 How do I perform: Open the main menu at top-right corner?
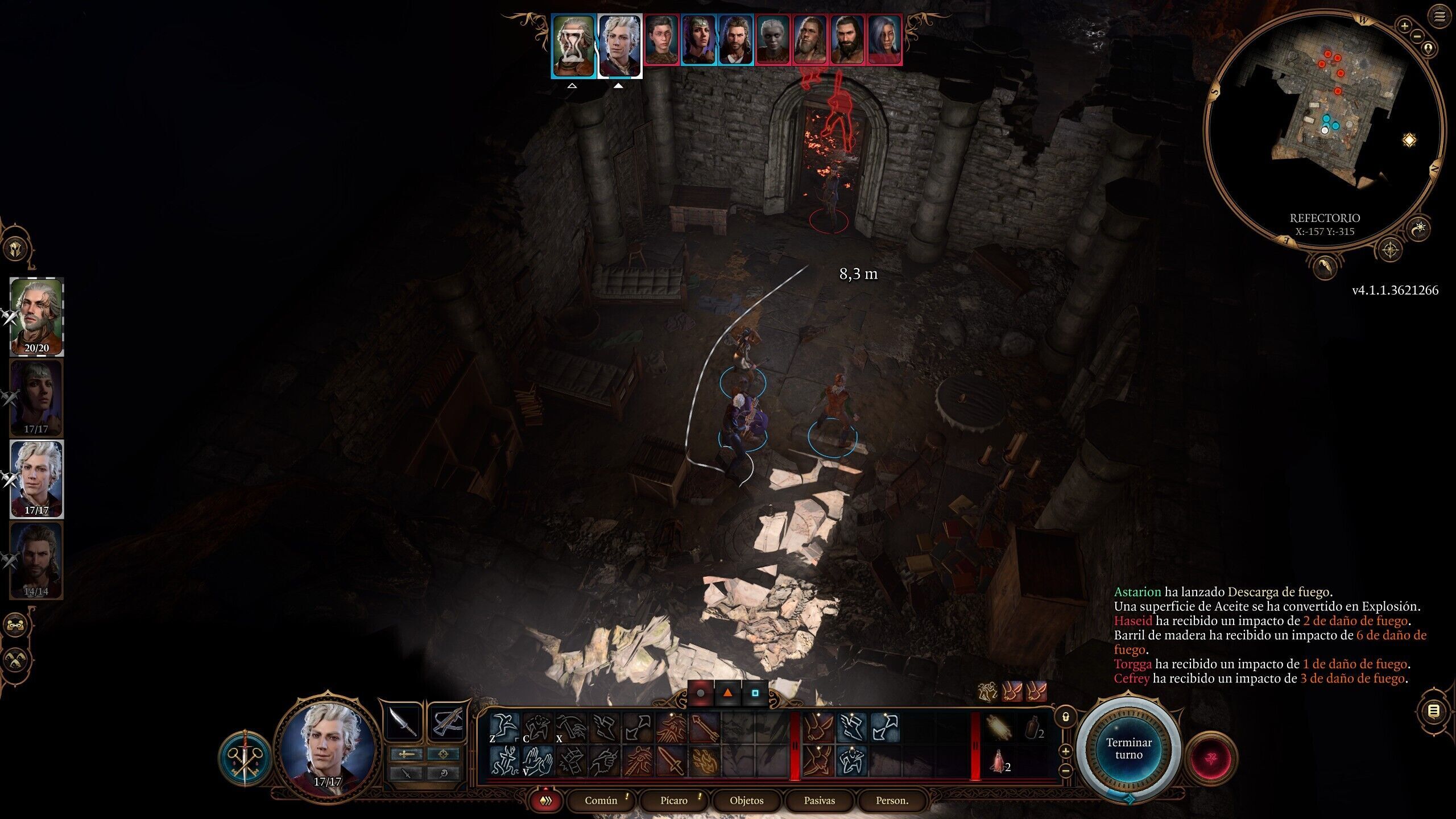tap(1440, 16)
